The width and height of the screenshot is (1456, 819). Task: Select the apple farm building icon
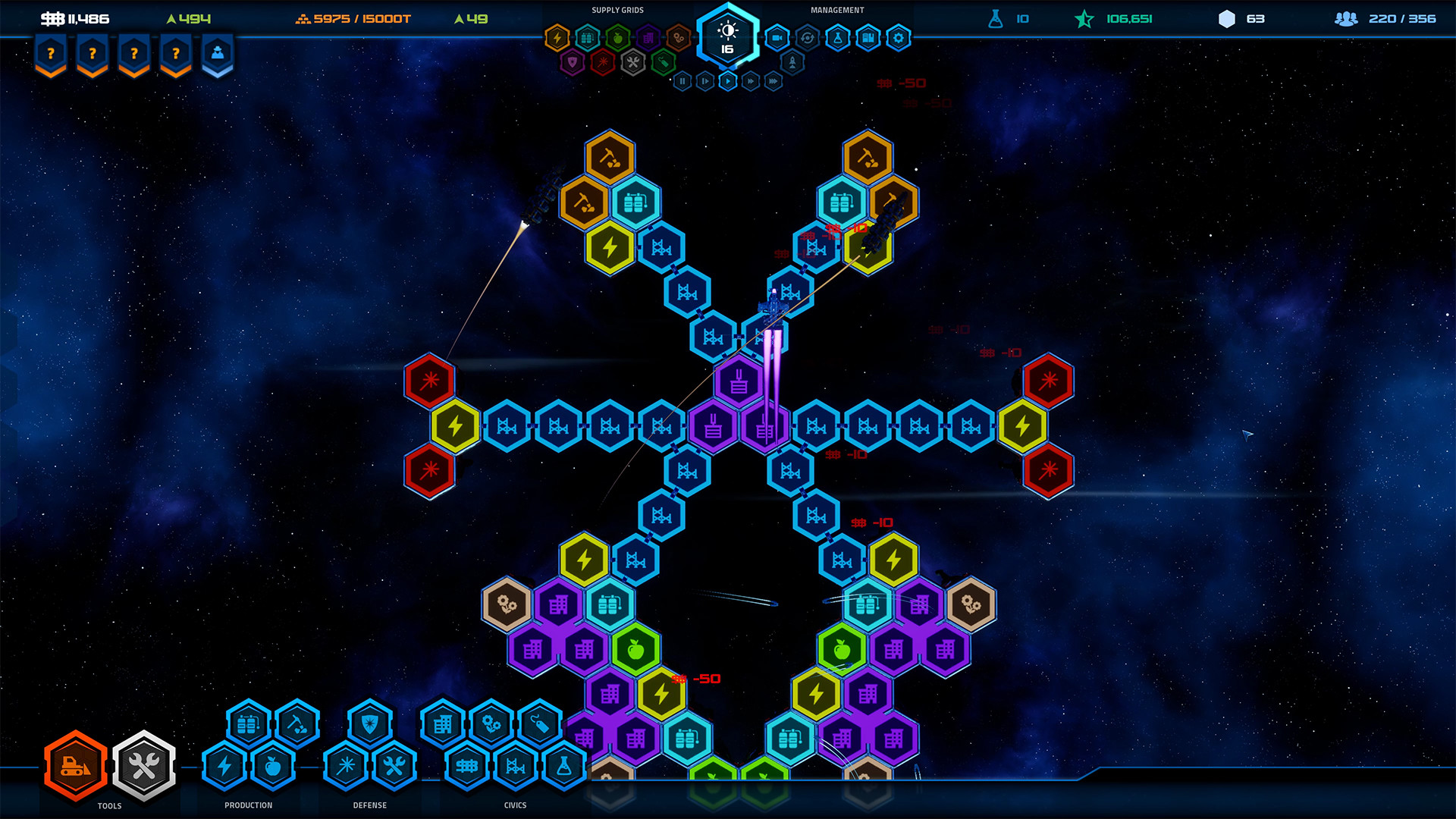(x=273, y=766)
